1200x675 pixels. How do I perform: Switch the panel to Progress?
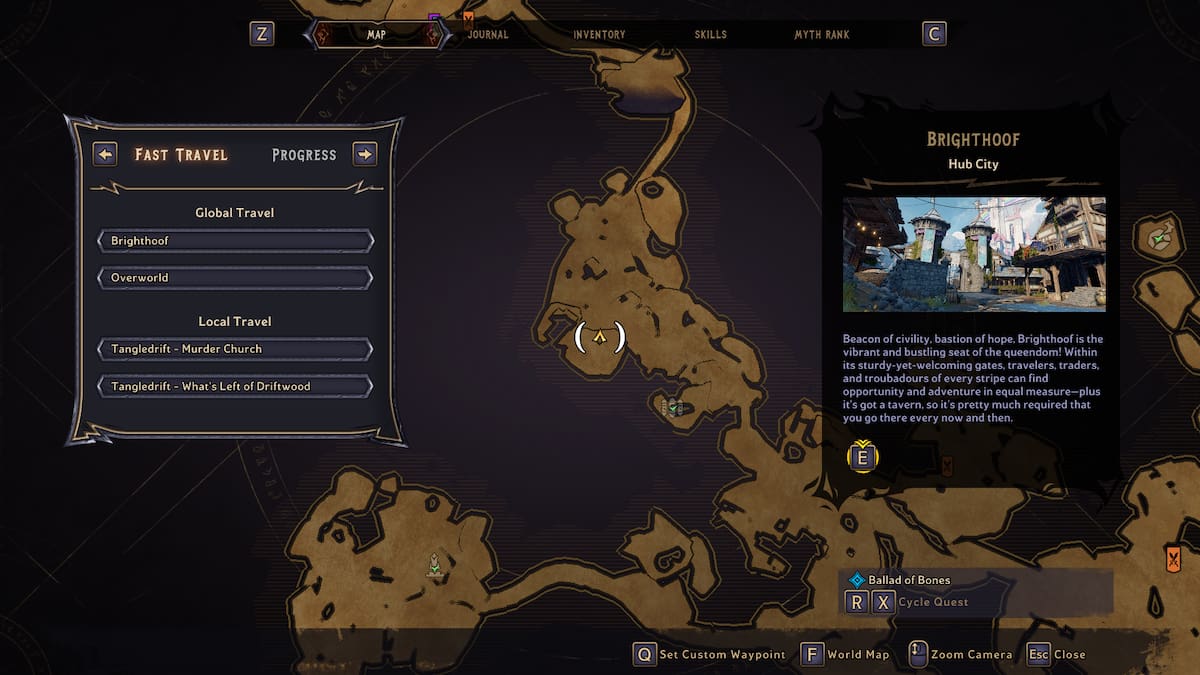(x=304, y=155)
